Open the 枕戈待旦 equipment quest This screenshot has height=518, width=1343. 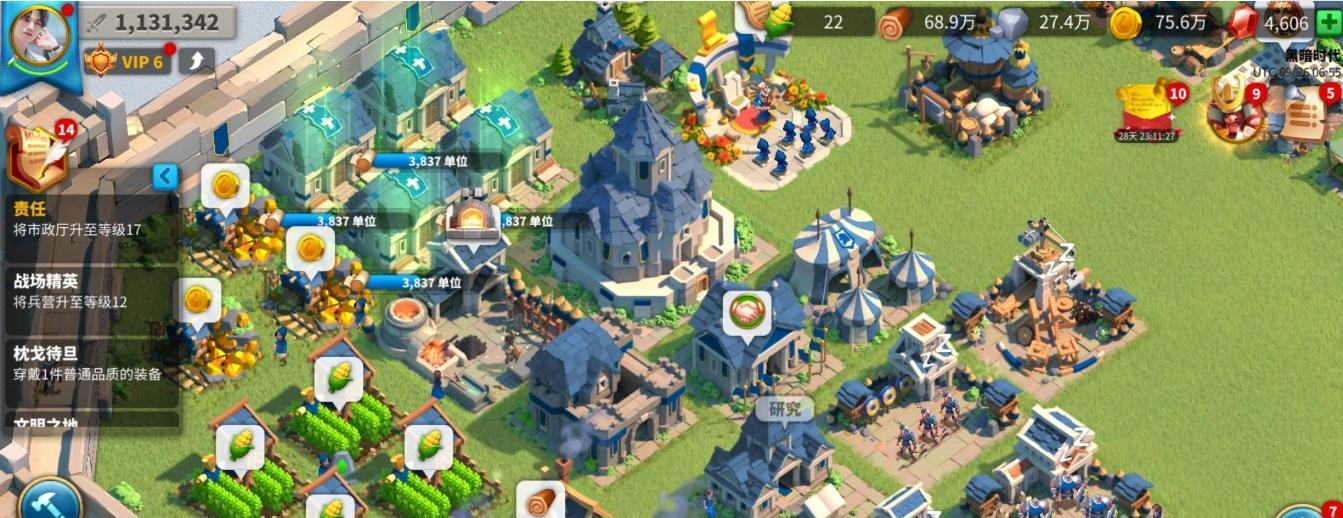[x=90, y=363]
